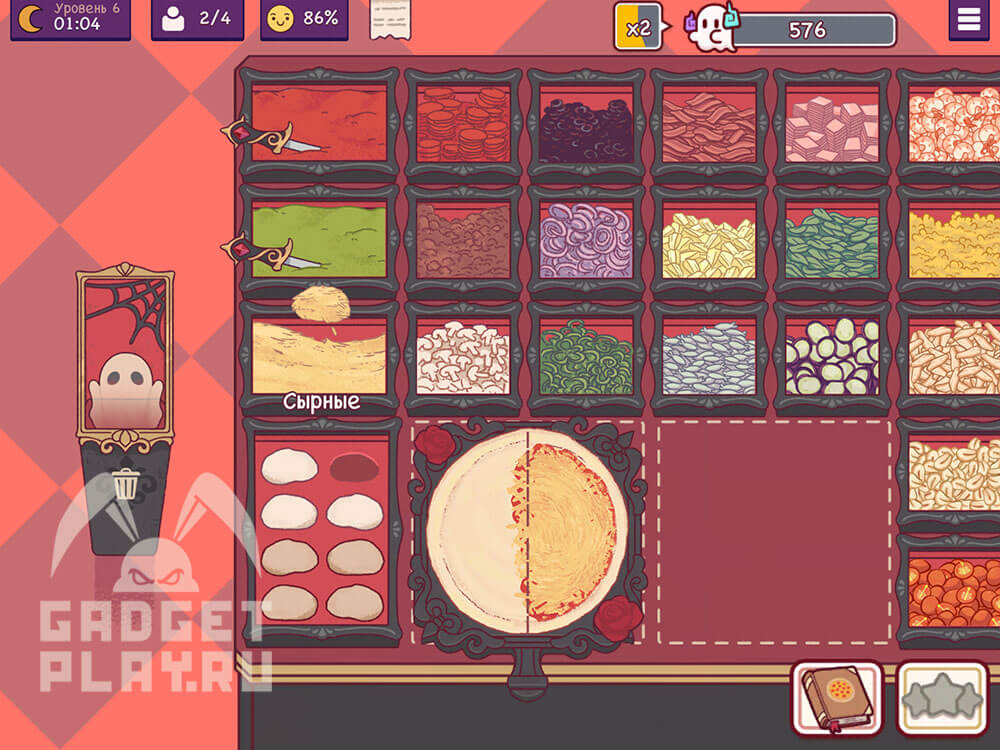This screenshot has height=750, width=1000.
Task: Select the red tomato sauce bin
Action: [x=318, y=125]
